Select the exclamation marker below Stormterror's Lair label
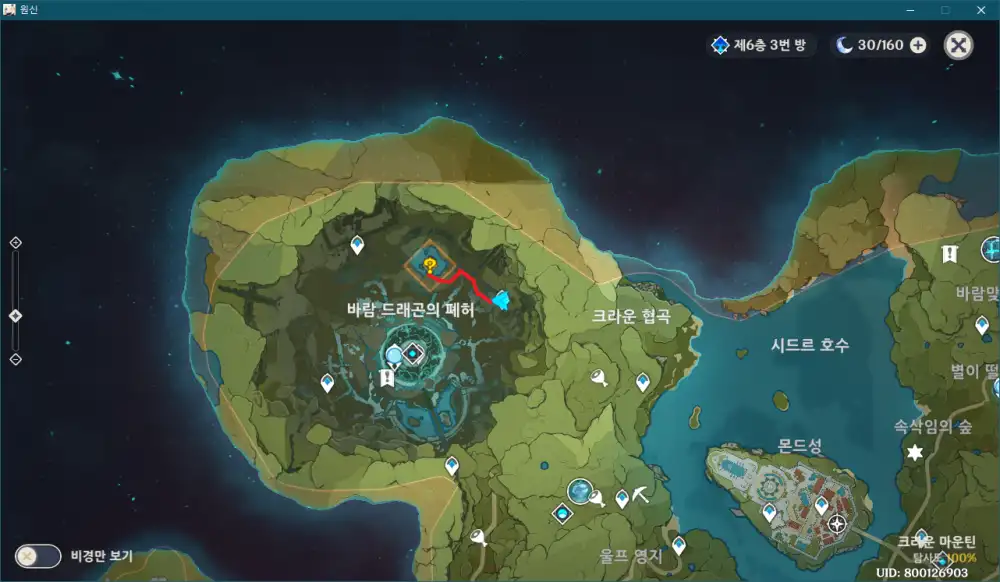This screenshot has width=1000, height=582. (387, 377)
